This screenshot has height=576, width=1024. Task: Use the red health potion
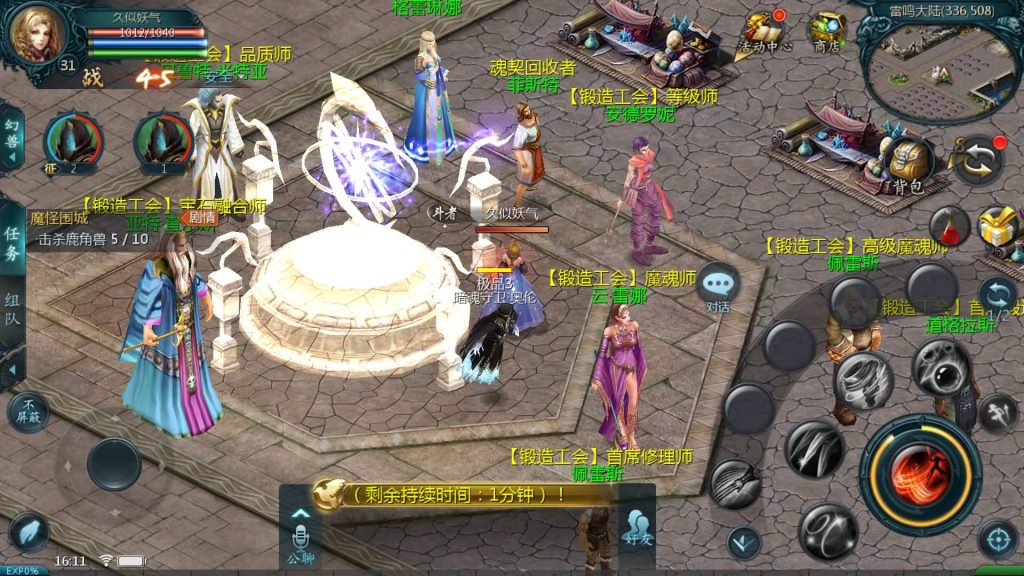(x=946, y=226)
